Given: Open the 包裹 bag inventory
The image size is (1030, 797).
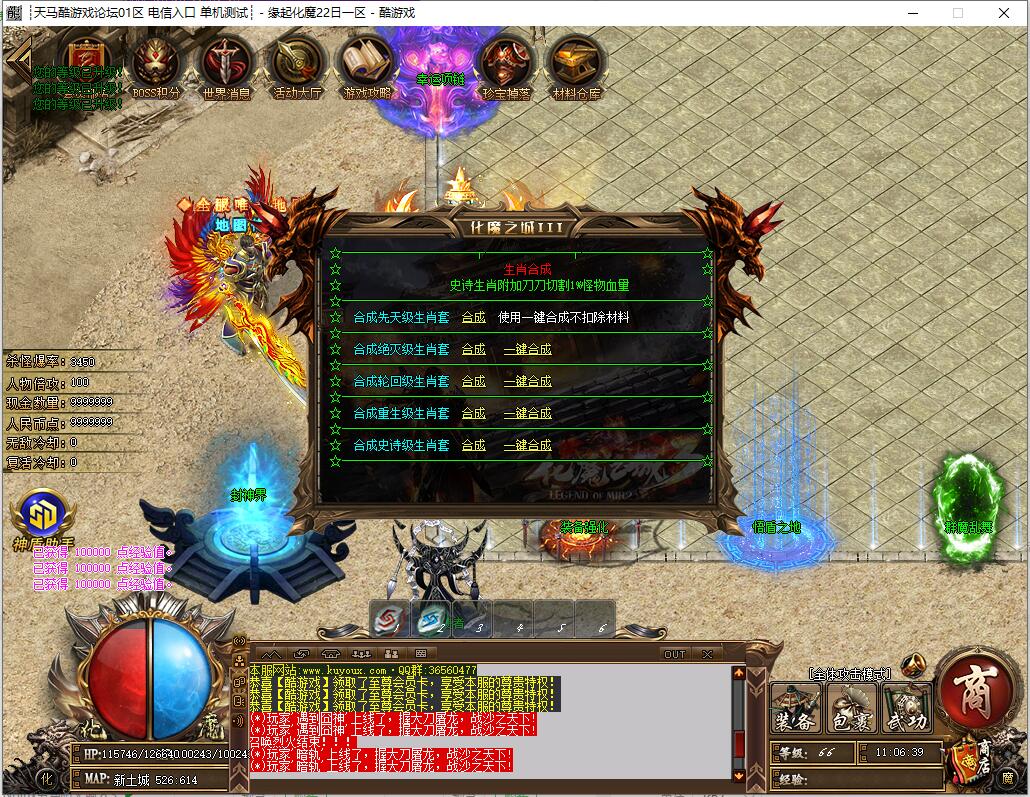Looking at the screenshot, I should 851,708.
